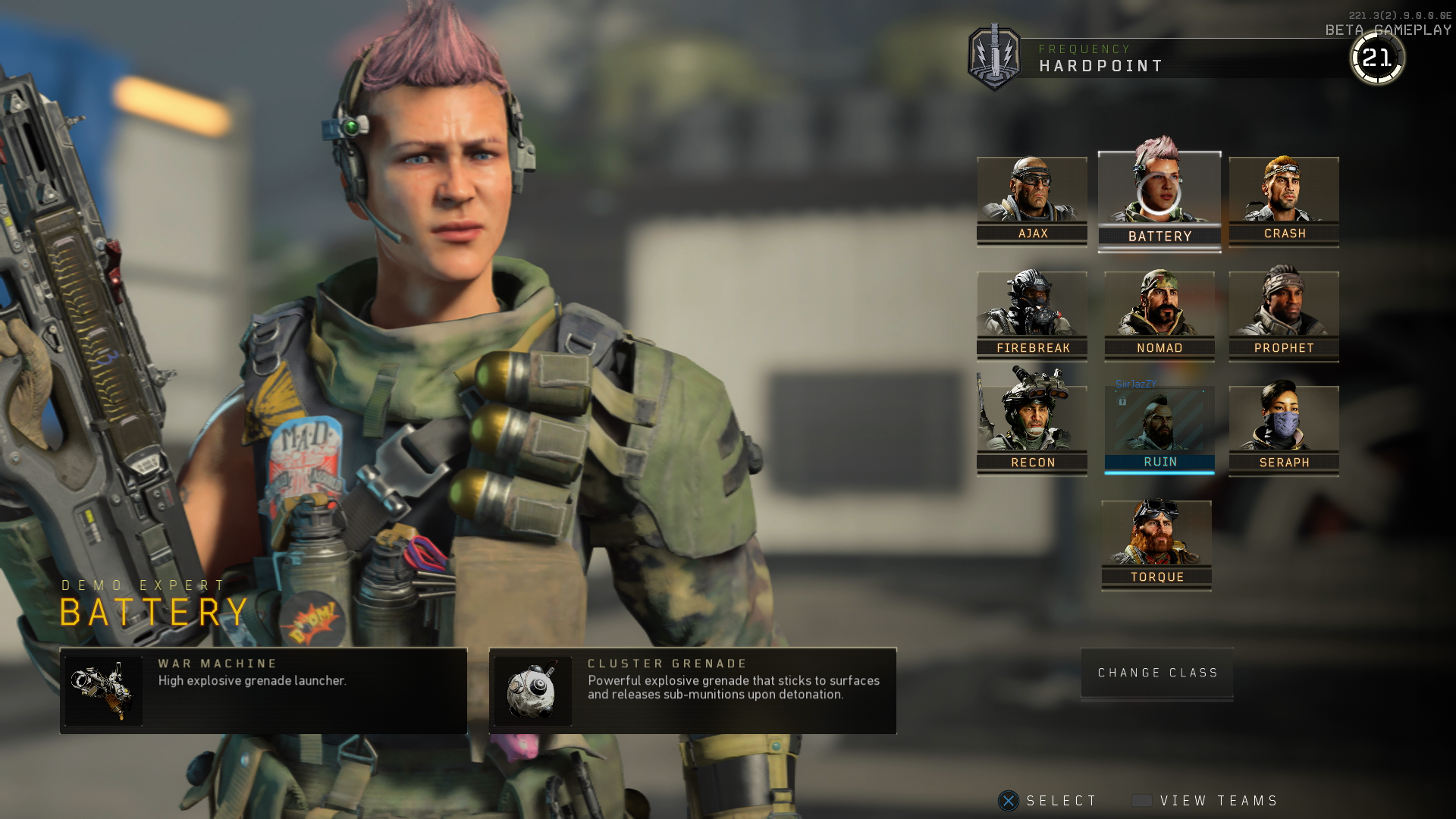Click the circular countdown timer showing 21

(x=1378, y=57)
